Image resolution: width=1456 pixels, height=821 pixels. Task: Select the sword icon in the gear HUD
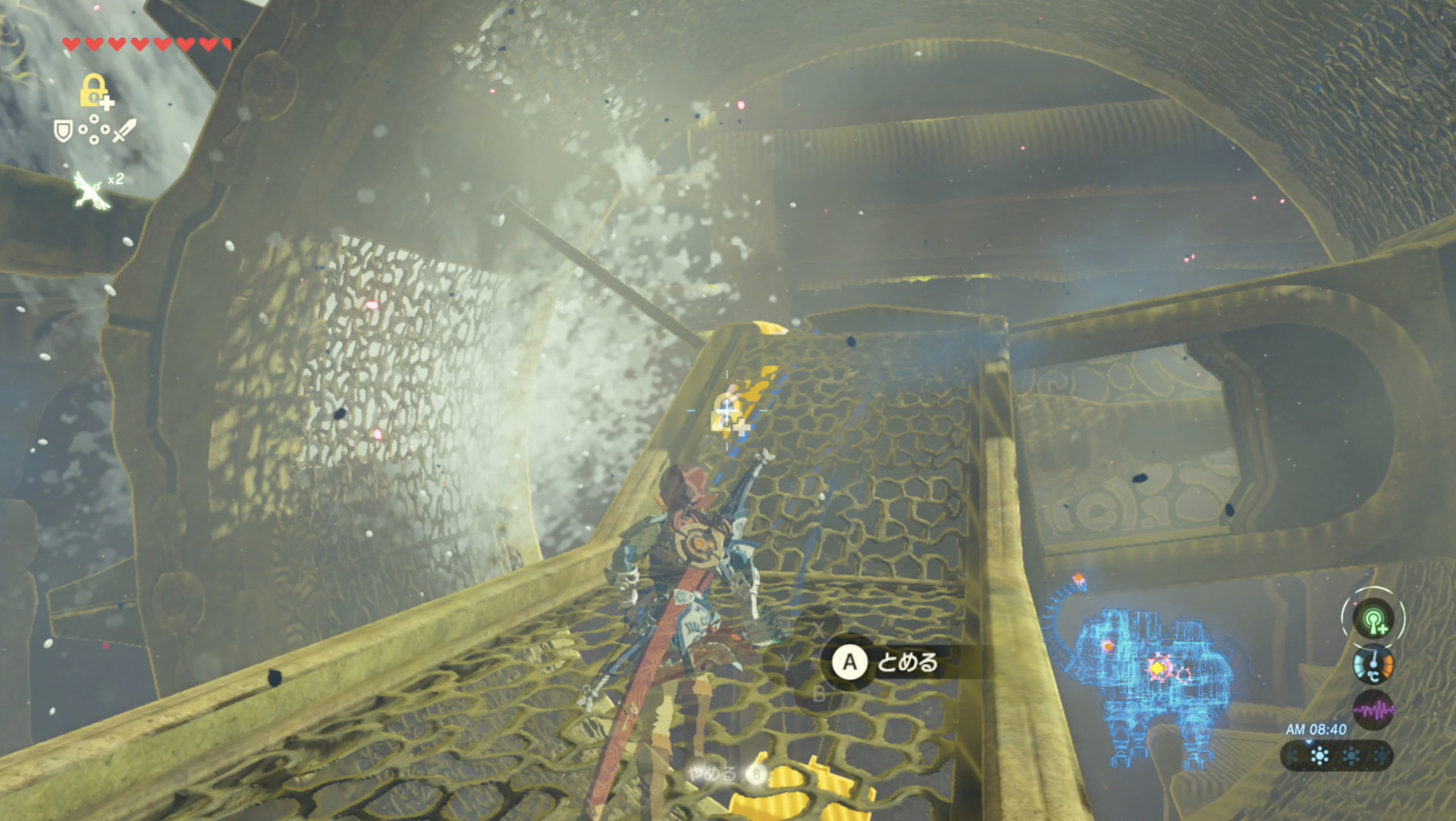123,130
